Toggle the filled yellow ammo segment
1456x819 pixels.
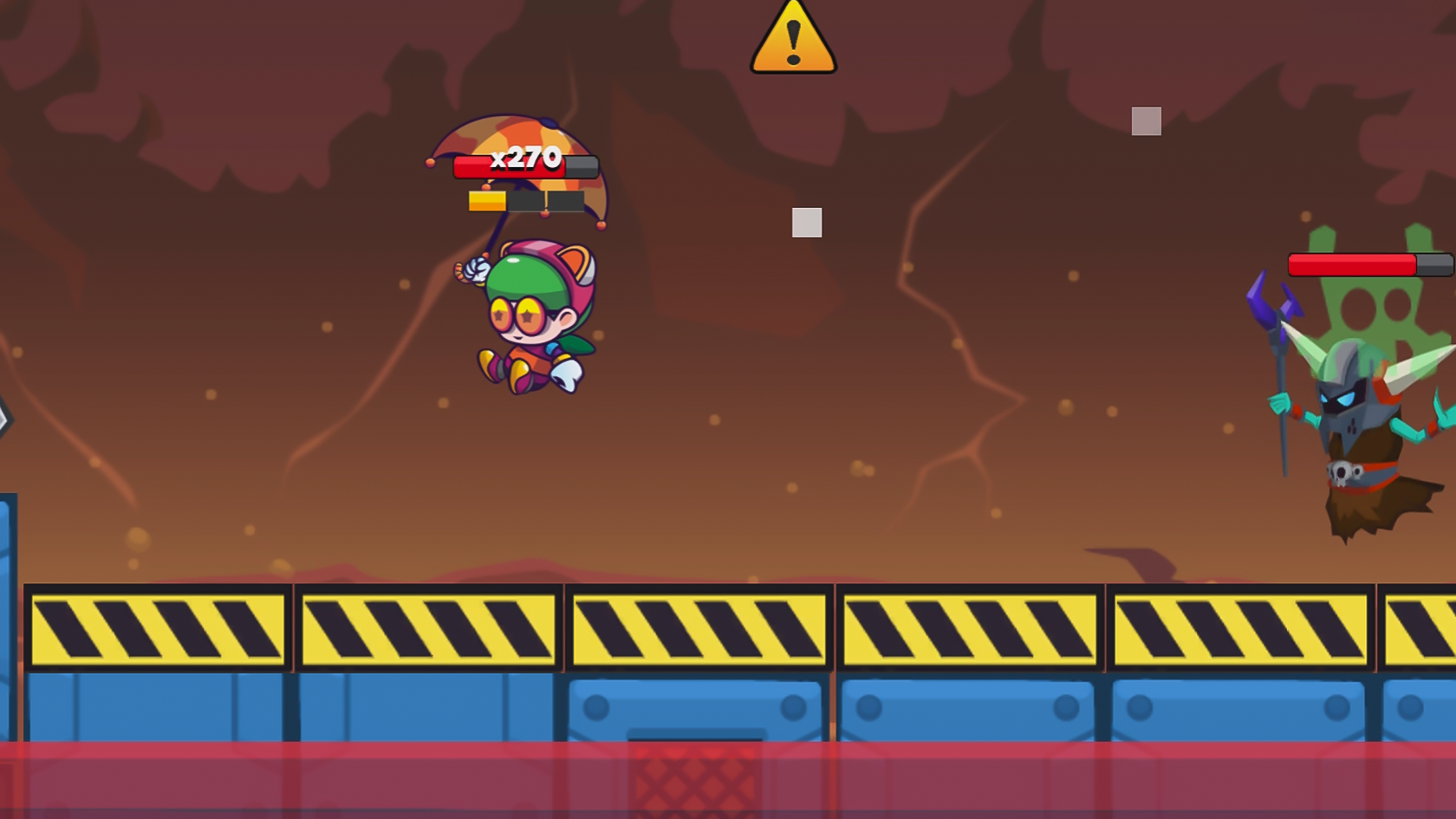pyautogui.click(x=486, y=201)
